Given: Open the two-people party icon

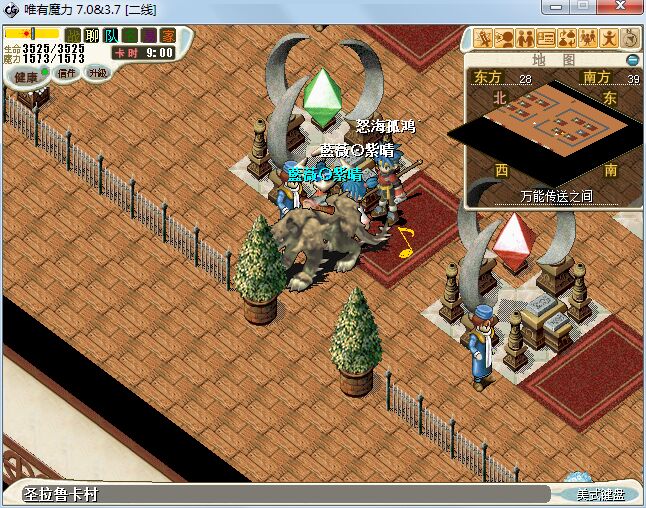Looking at the screenshot, I should coord(526,39).
